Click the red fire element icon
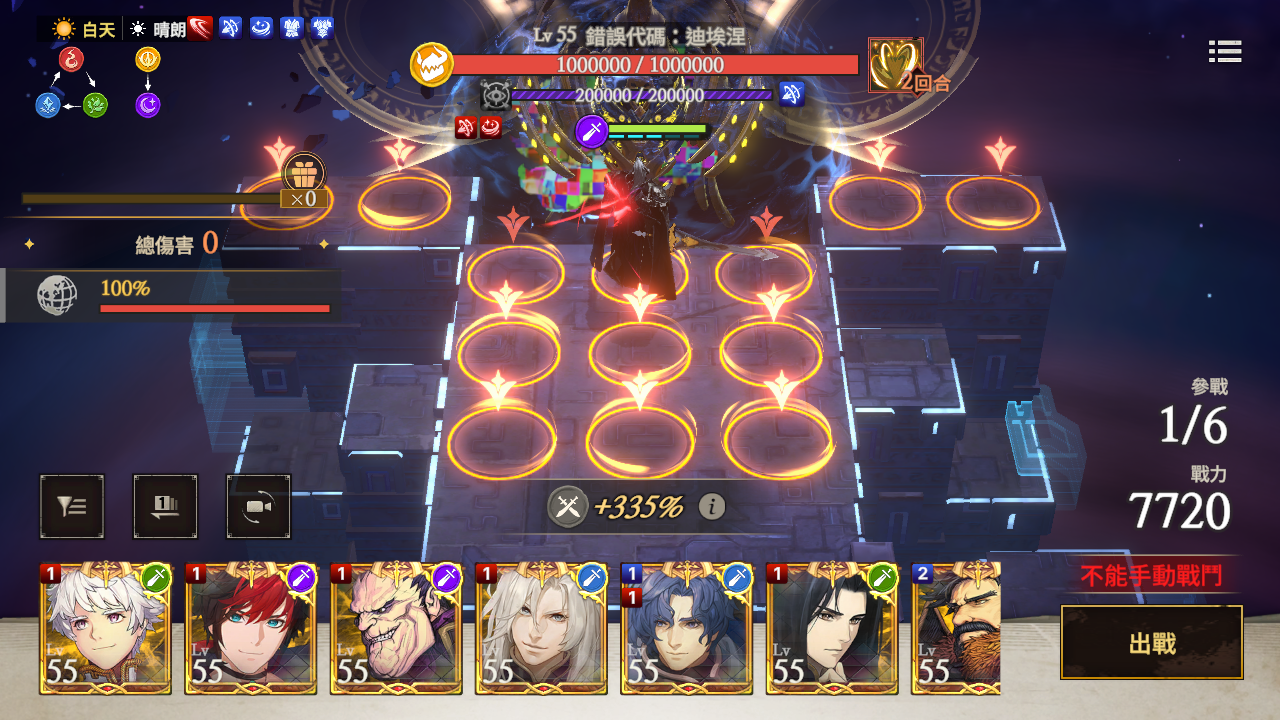Screen dimensions: 1280x720 (x=71, y=60)
